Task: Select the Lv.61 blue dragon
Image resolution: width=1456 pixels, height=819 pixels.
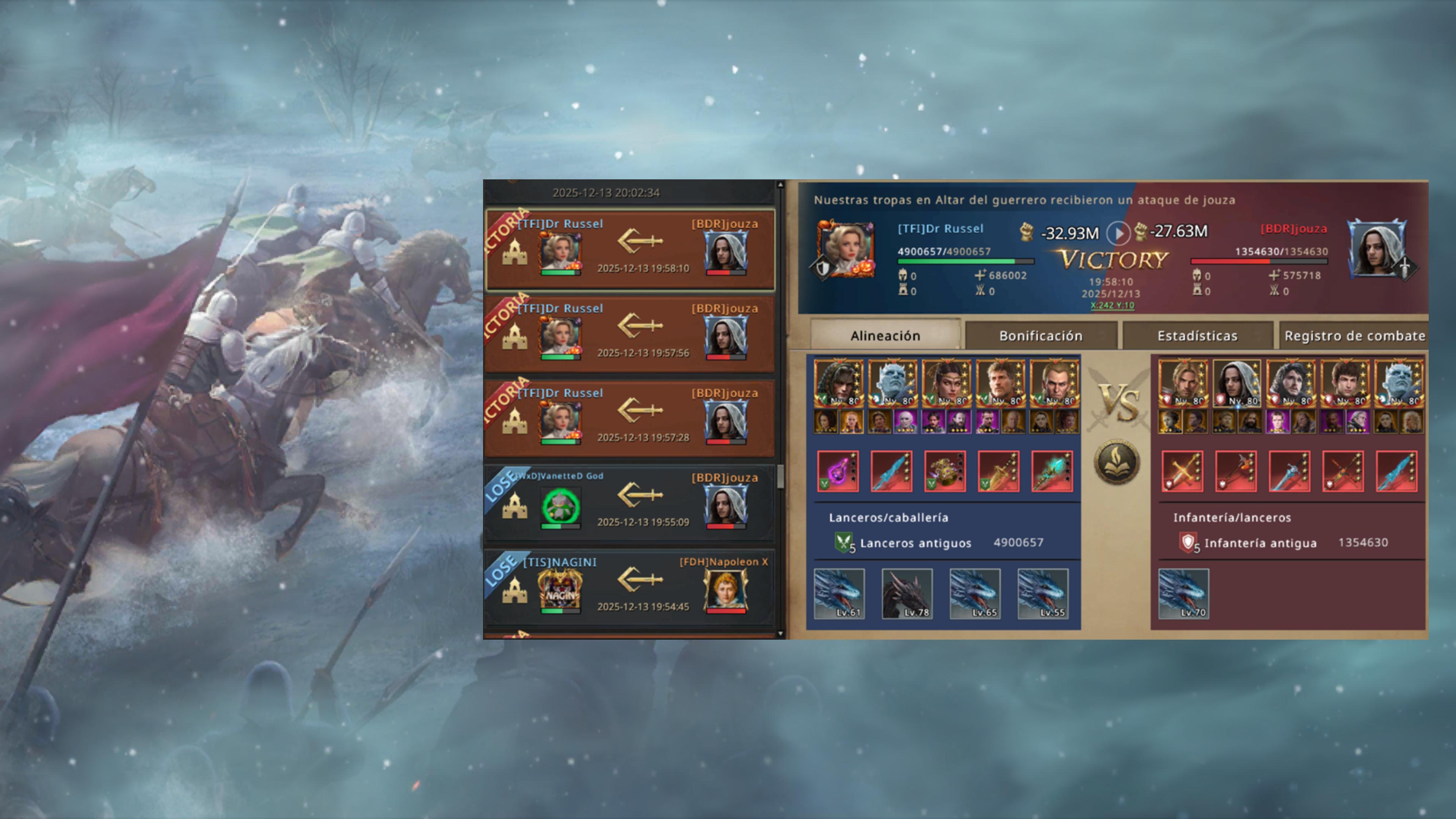Action: [839, 593]
